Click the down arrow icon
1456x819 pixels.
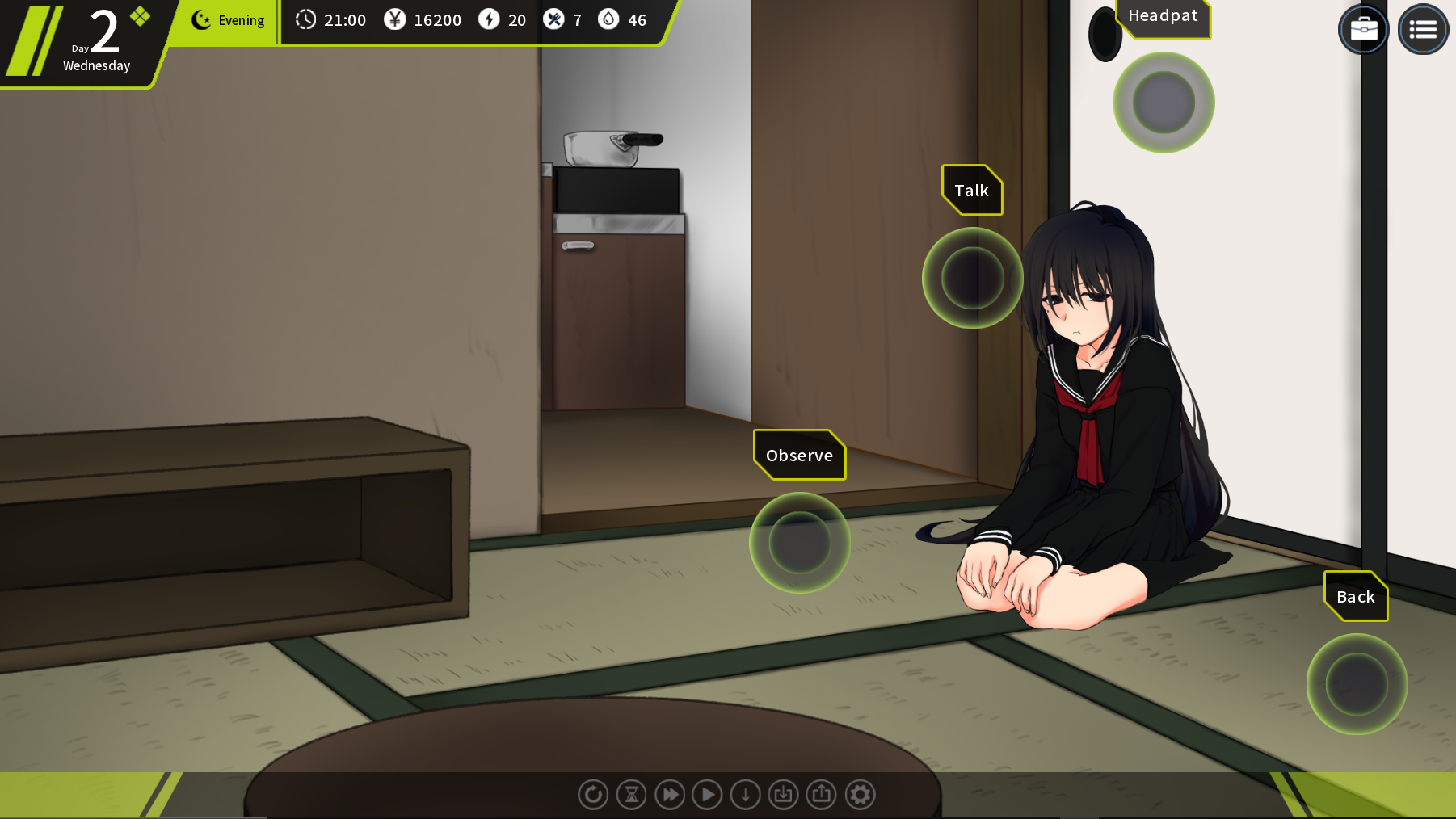tap(746, 795)
